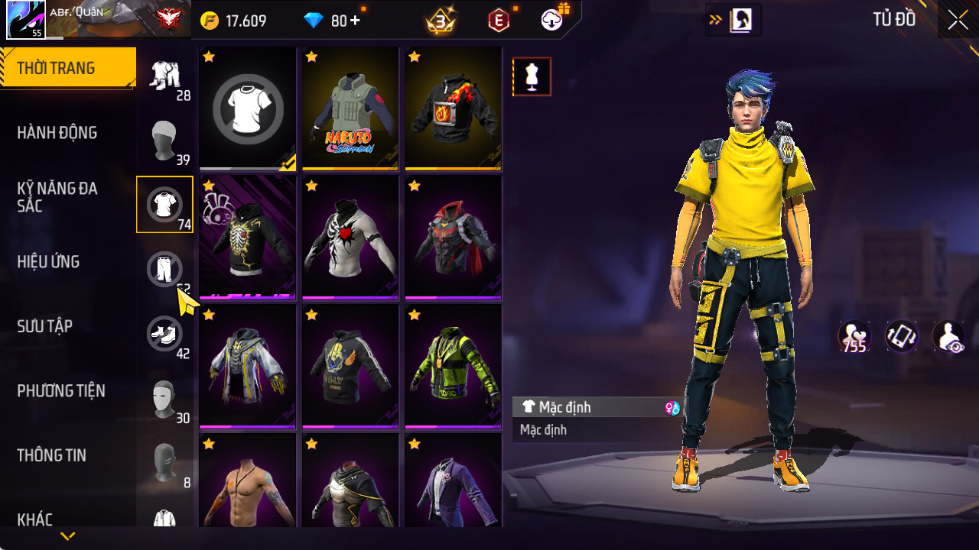979x550 pixels.
Task: Add more diamonds with plus button
Action: [354, 20]
